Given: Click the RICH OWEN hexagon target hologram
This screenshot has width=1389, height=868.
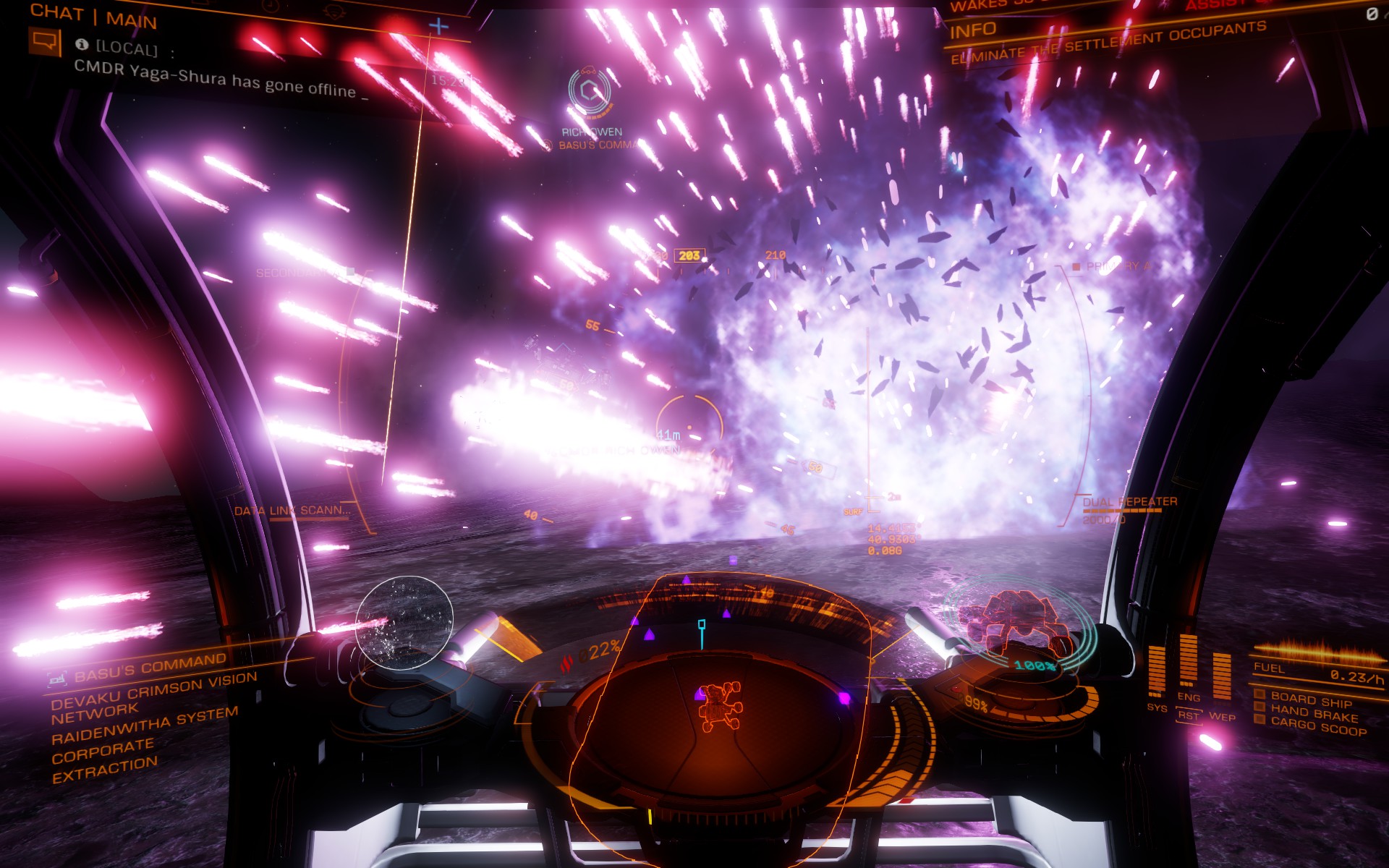Looking at the screenshot, I should point(588,93).
